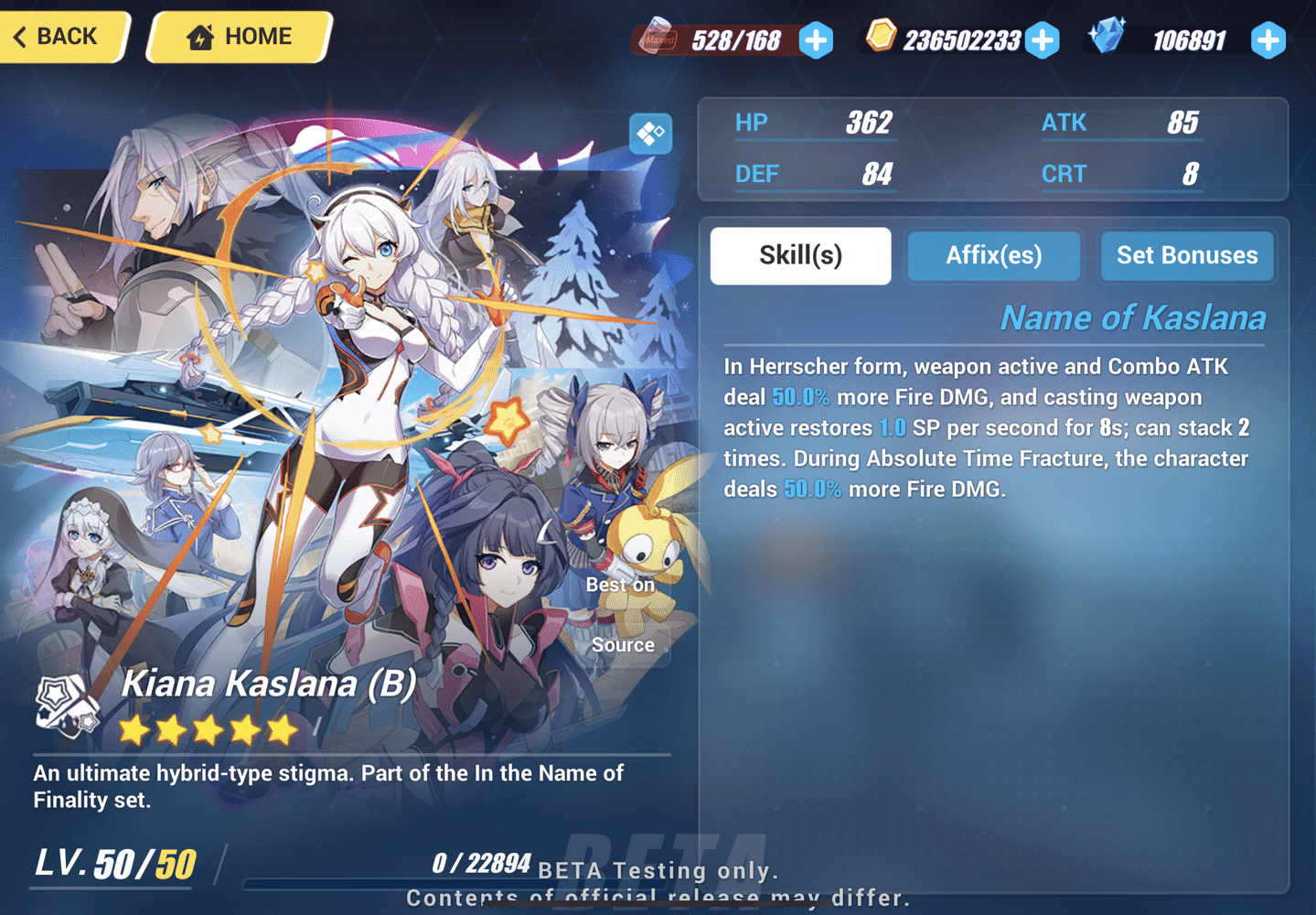Select the fifth rarity star
The image size is (1316, 915).
281,729
